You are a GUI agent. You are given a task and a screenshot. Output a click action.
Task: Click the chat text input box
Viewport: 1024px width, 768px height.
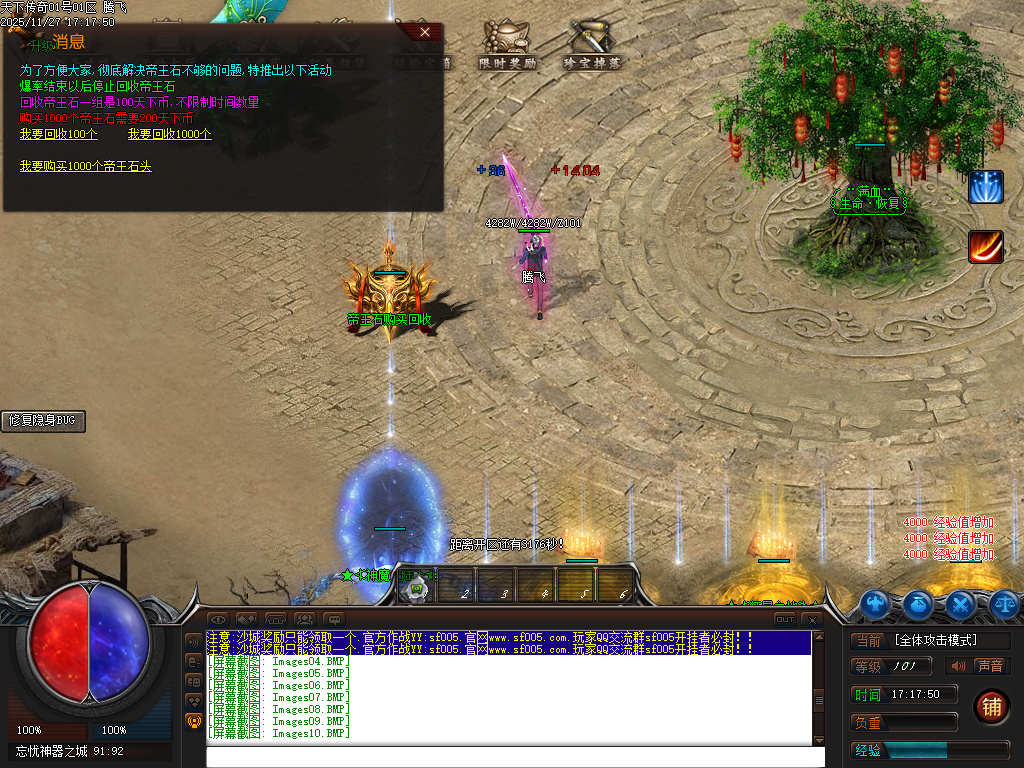[515, 757]
